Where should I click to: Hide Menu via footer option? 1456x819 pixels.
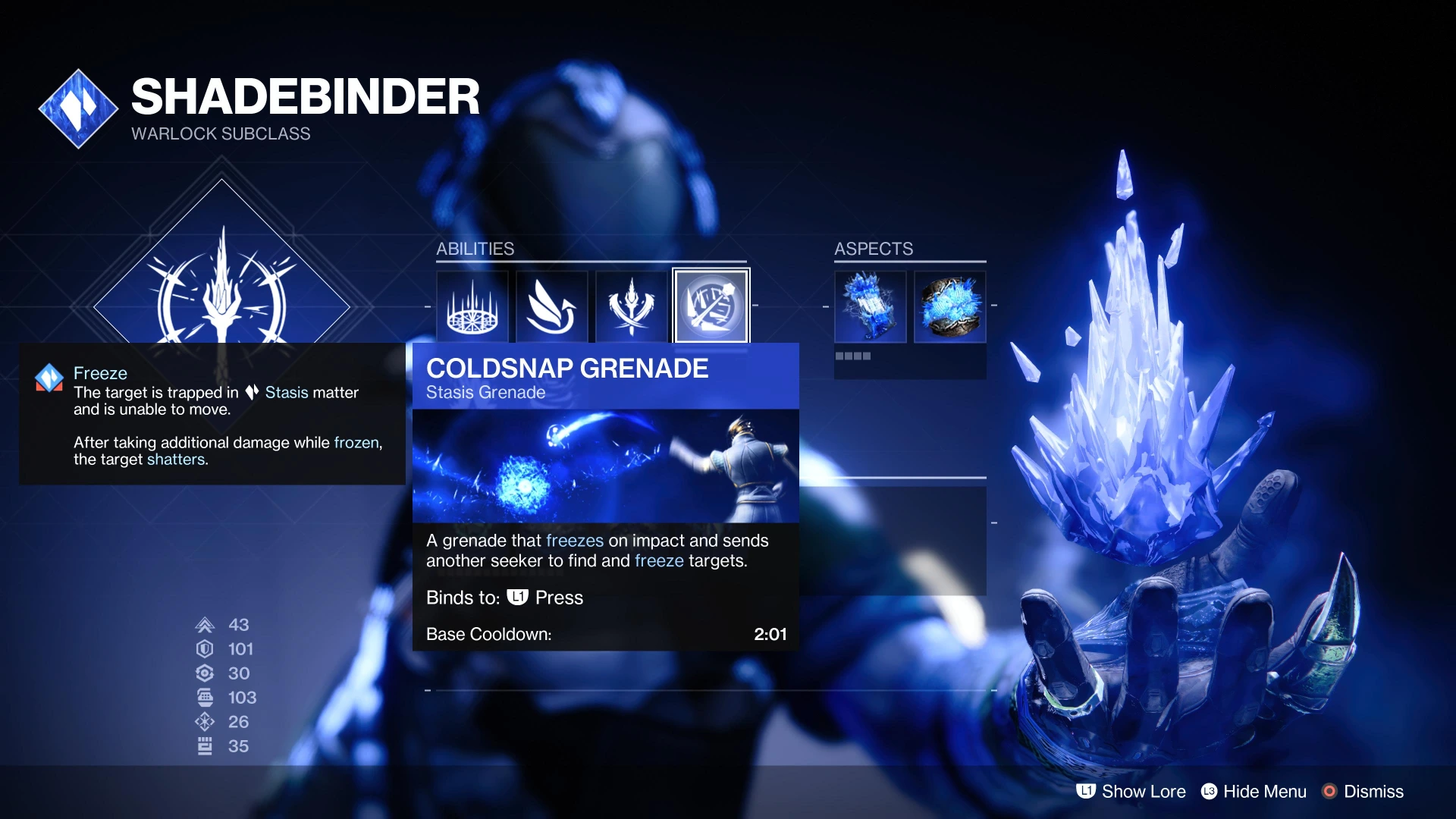pyautogui.click(x=1254, y=792)
